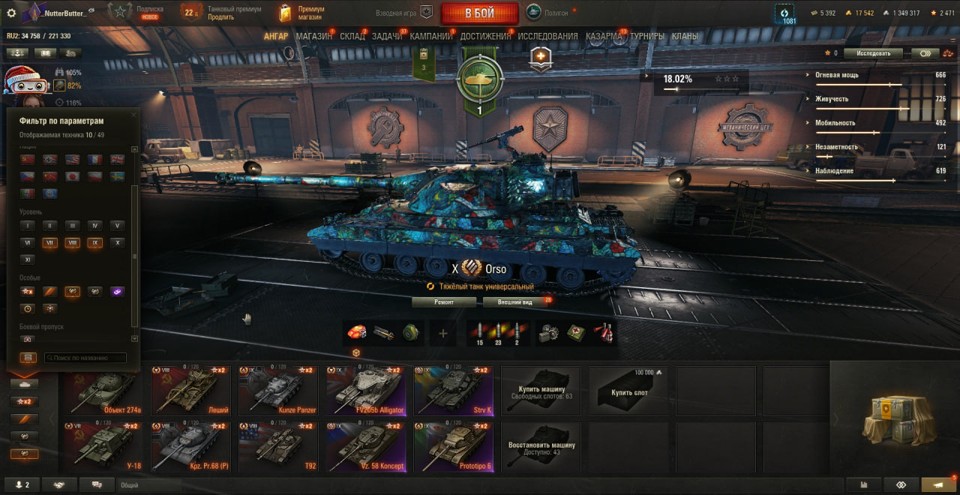Switch to the Склад (depot) tab

pyautogui.click(x=352, y=36)
